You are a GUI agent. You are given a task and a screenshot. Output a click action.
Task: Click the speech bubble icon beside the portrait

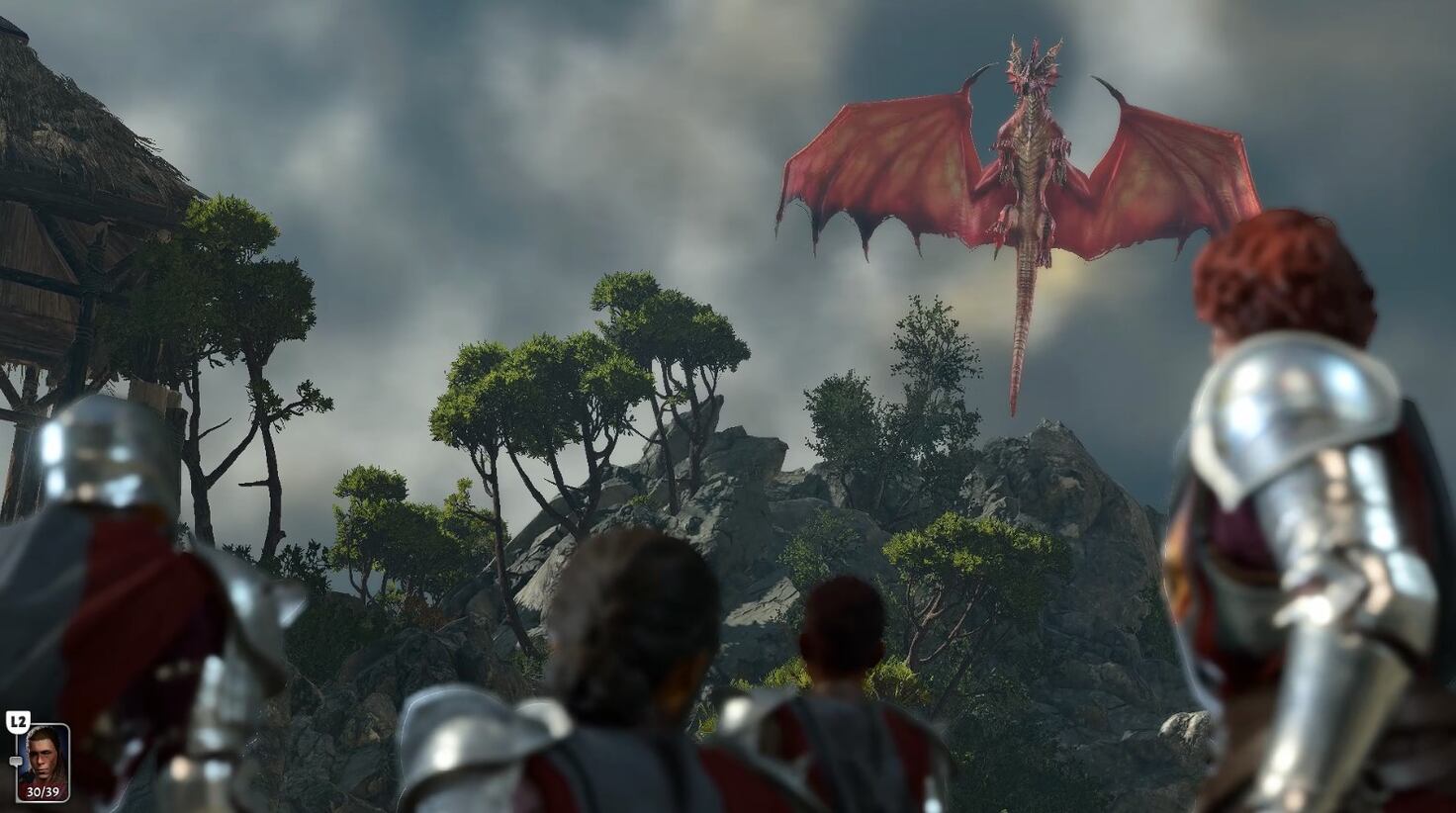click(16, 761)
